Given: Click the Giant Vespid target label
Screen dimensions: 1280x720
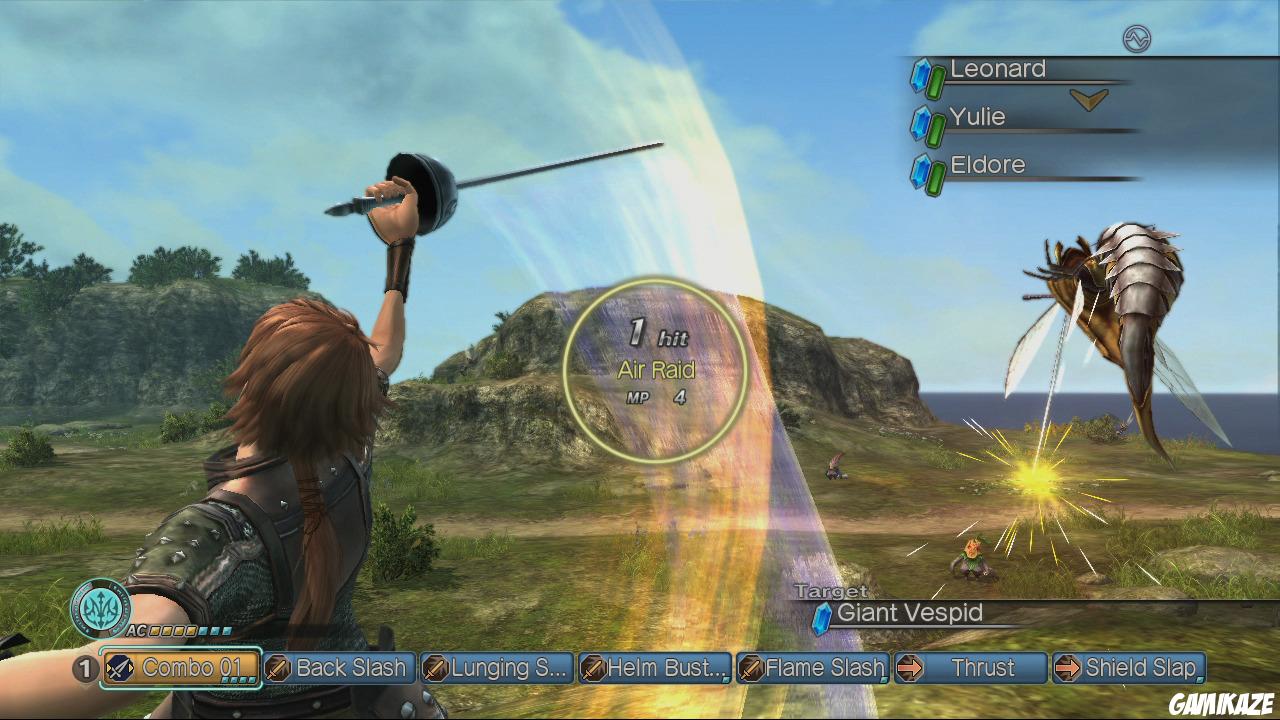Looking at the screenshot, I should pyautogui.click(x=908, y=613).
